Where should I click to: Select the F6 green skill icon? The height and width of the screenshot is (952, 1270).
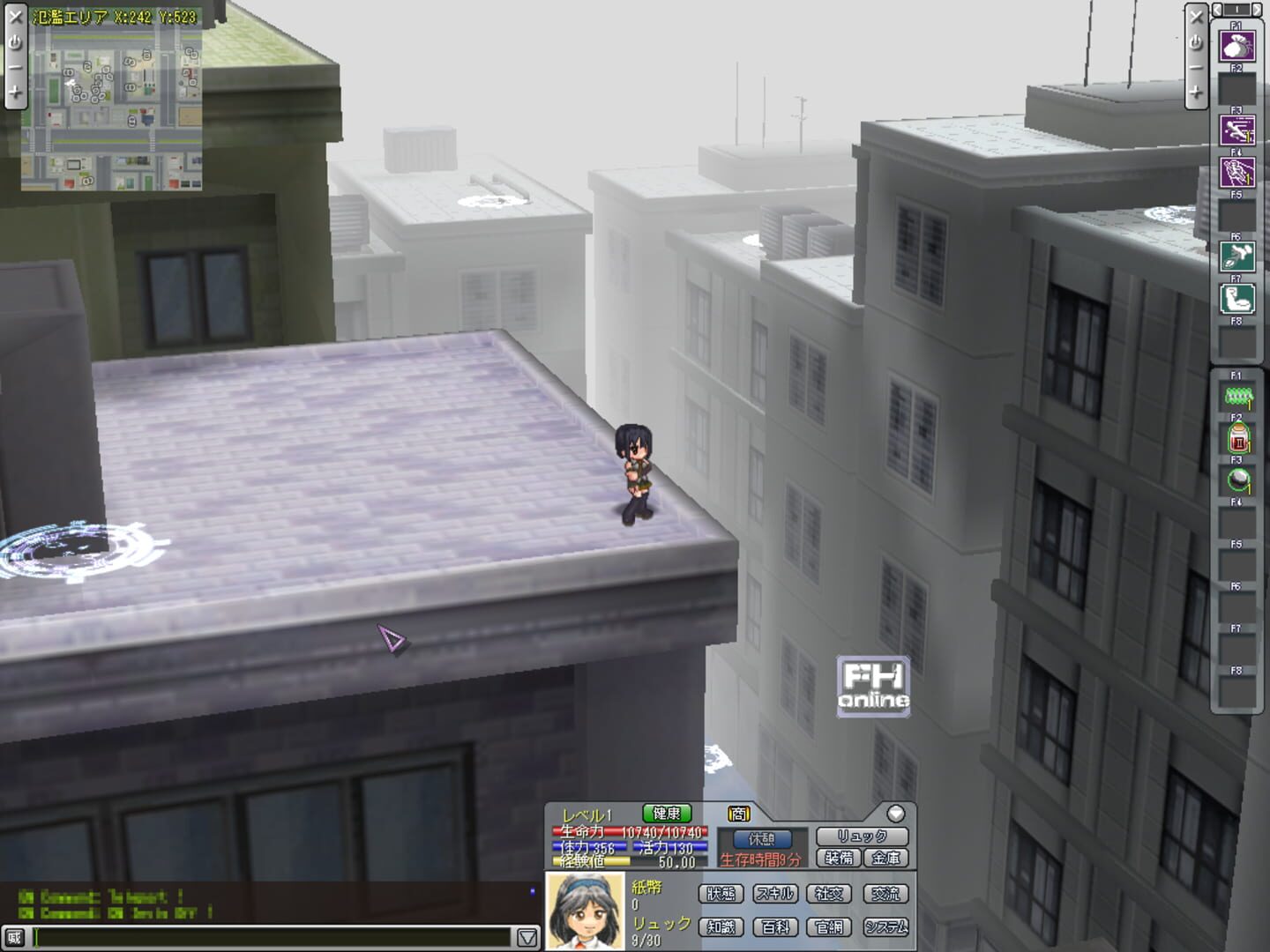click(x=1237, y=256)
